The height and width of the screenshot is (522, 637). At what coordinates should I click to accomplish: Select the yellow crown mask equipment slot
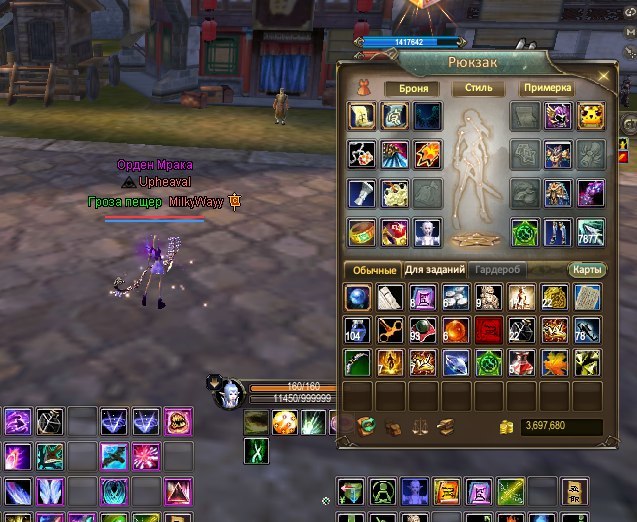coord(589,116)
